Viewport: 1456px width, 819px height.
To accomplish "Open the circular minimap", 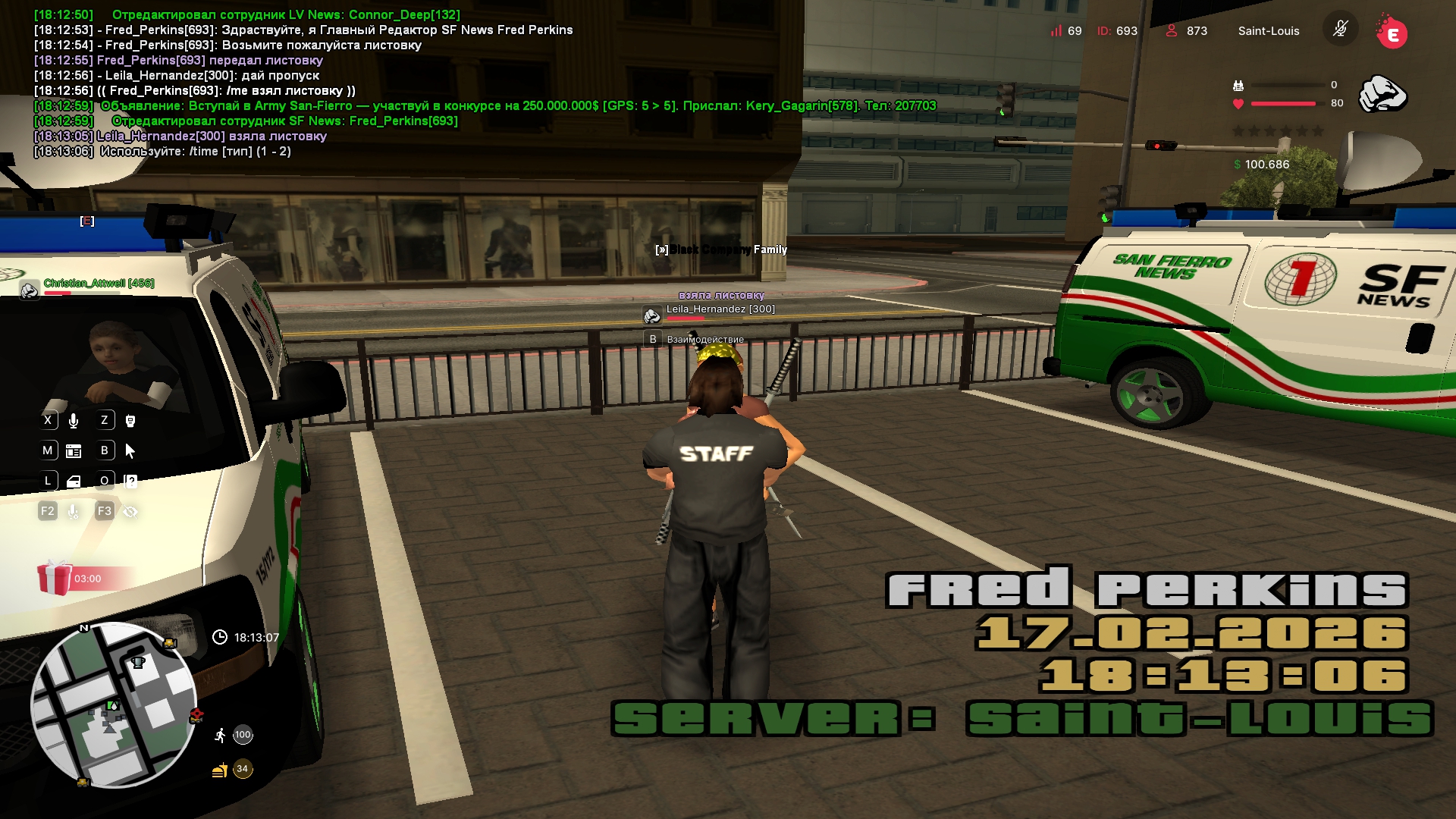I will [x=114, y=705].
